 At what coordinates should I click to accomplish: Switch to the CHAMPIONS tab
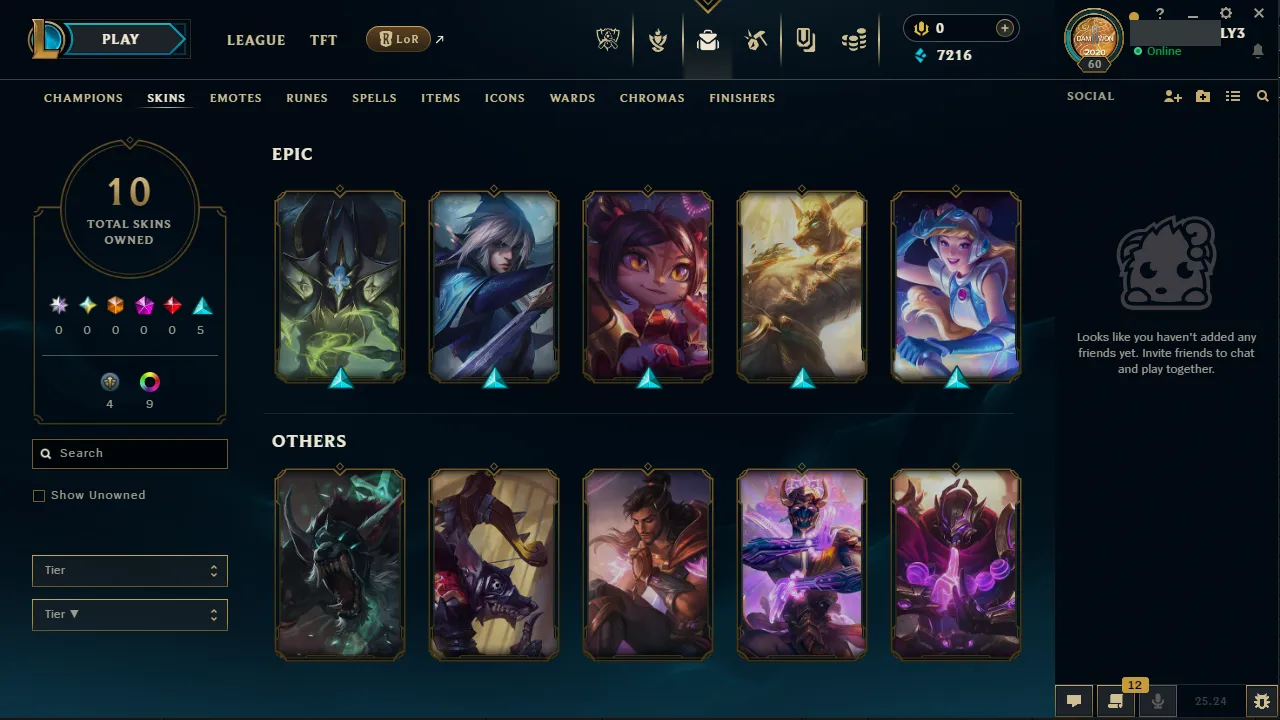(x=83, y=97)
